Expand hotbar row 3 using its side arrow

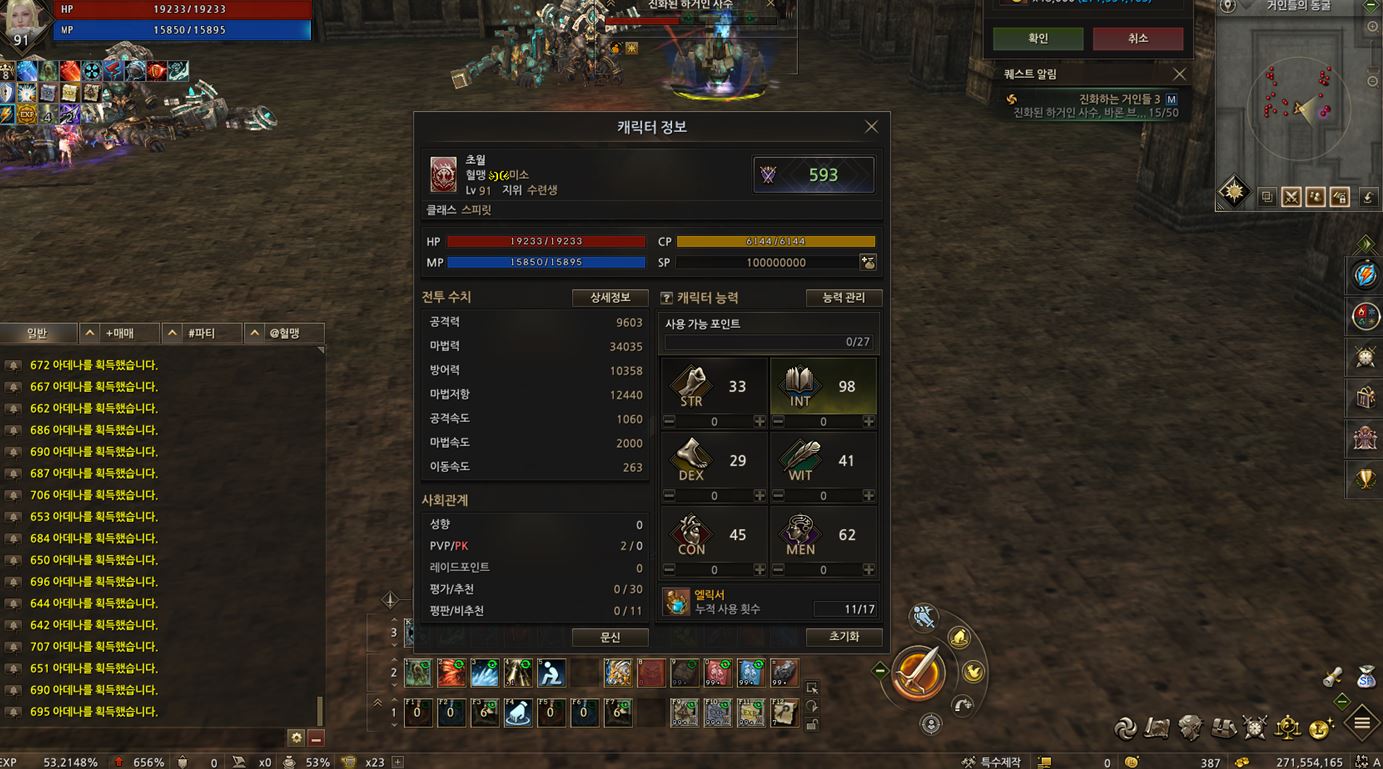pyautogui.click(x=394, y=618)
